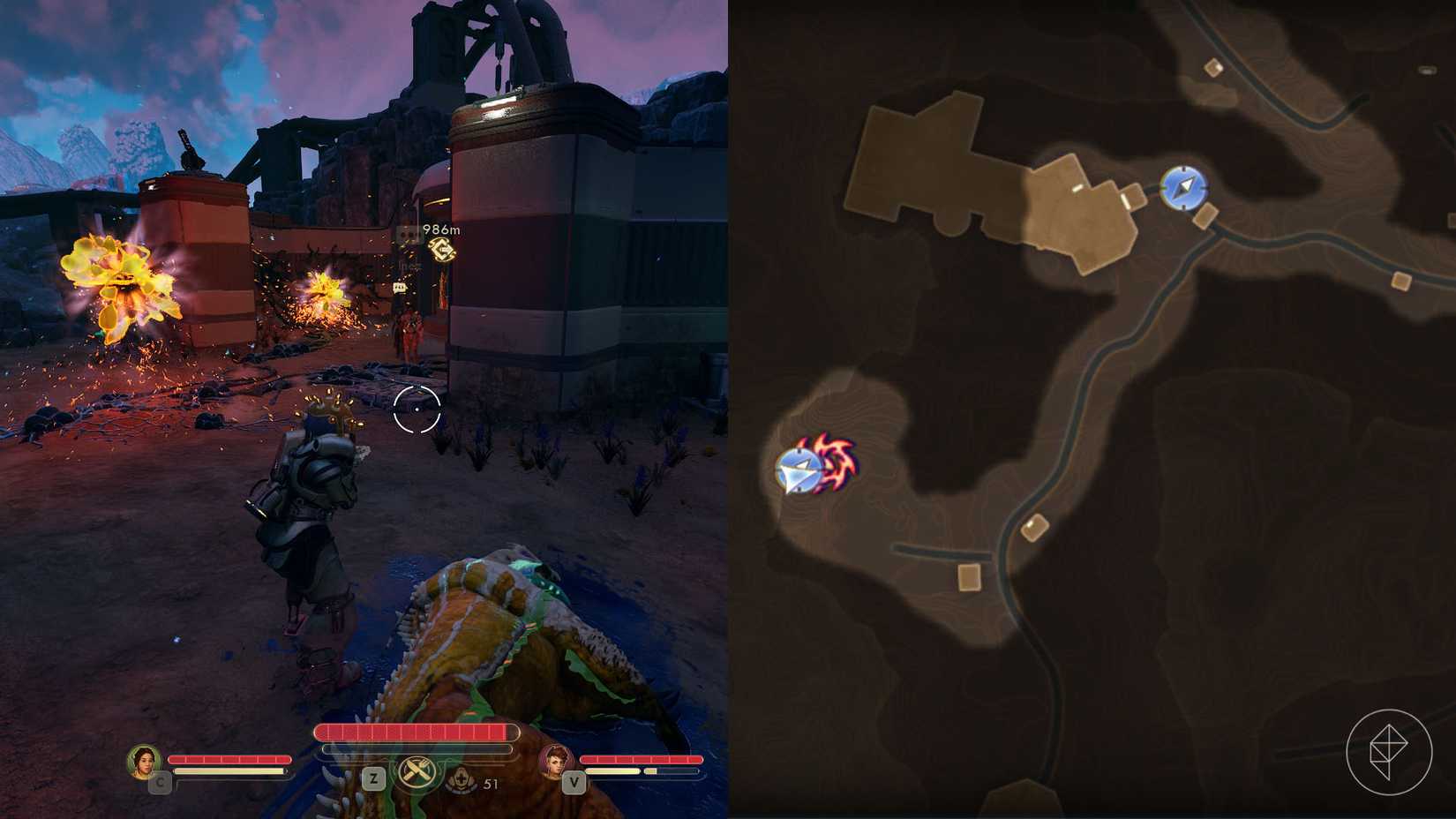Click the square structure marker near the lower map road
The width and height of the screenshot is (1456, 819).
click(x=969, y=578)
